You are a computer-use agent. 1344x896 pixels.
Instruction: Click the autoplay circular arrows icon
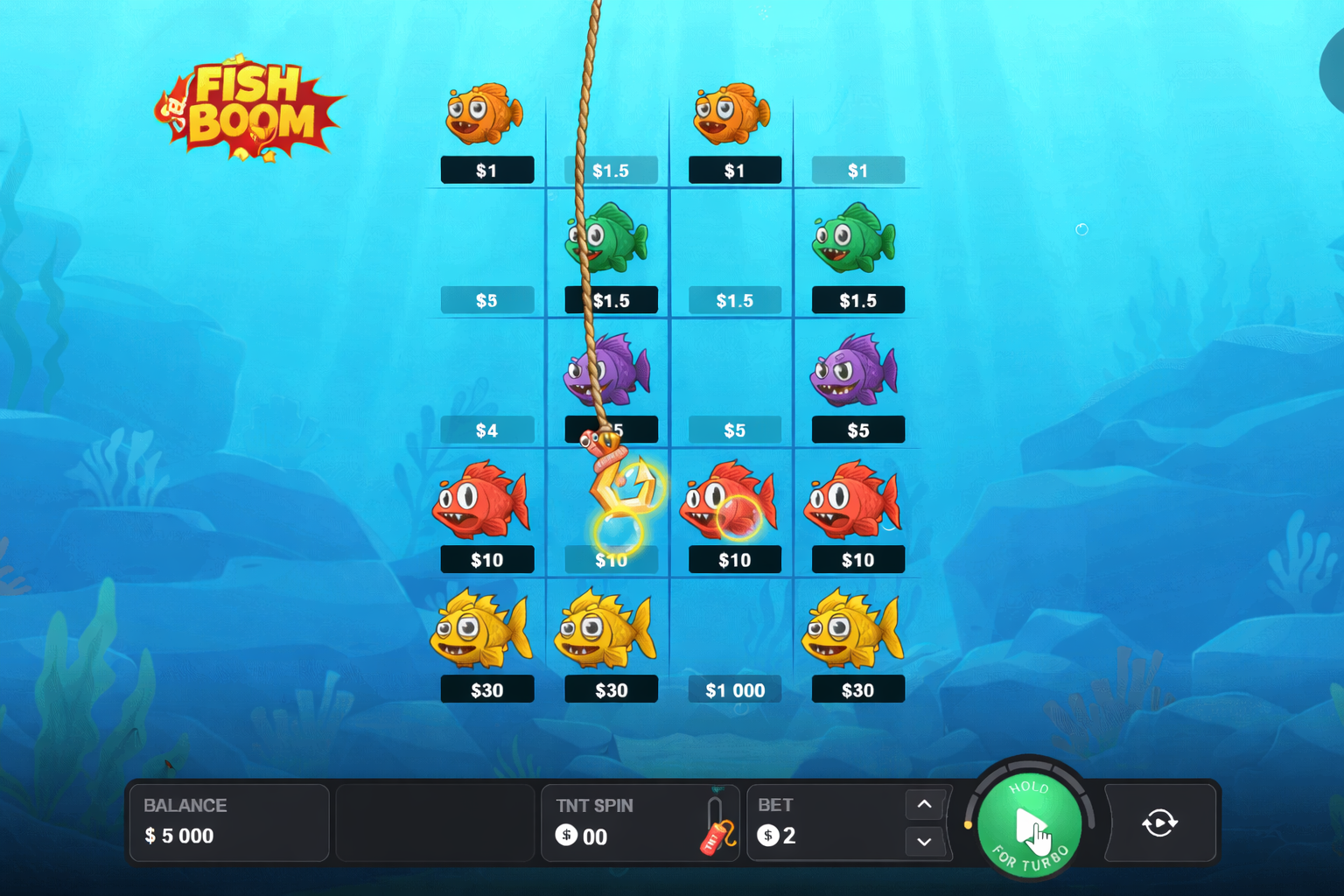1160,822
